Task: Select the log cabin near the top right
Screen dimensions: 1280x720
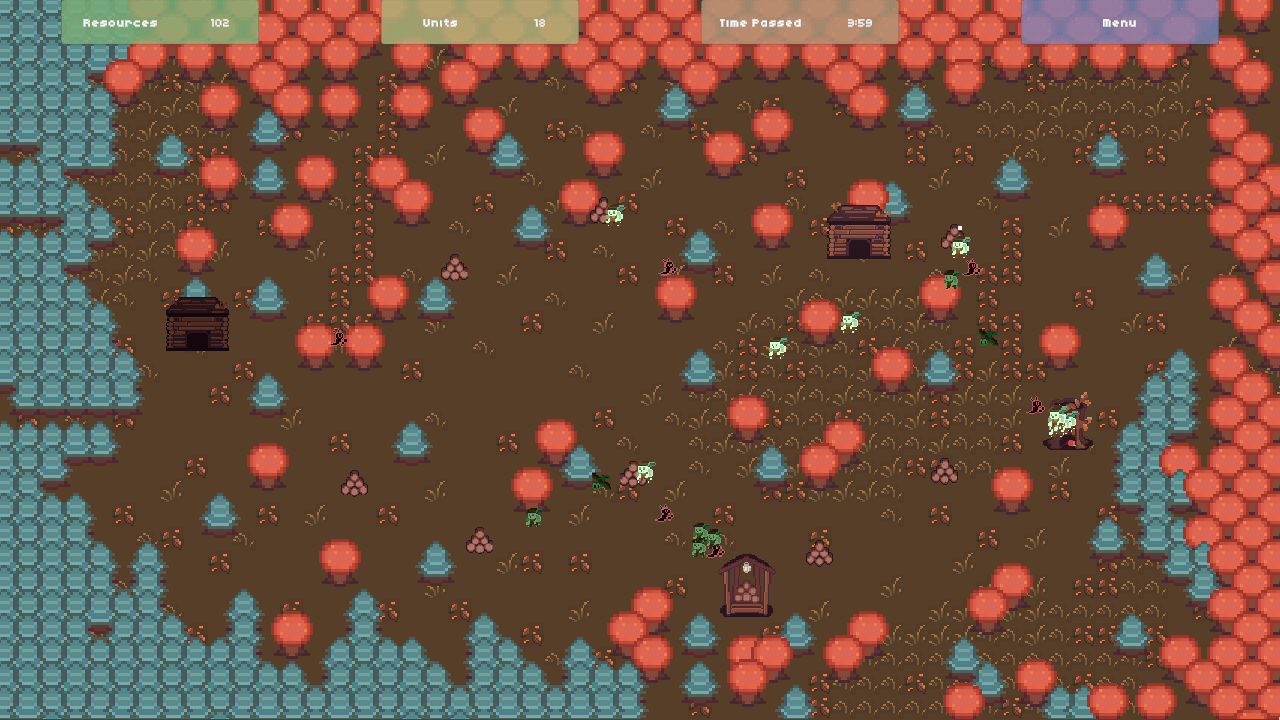Action: pos(858,232)
